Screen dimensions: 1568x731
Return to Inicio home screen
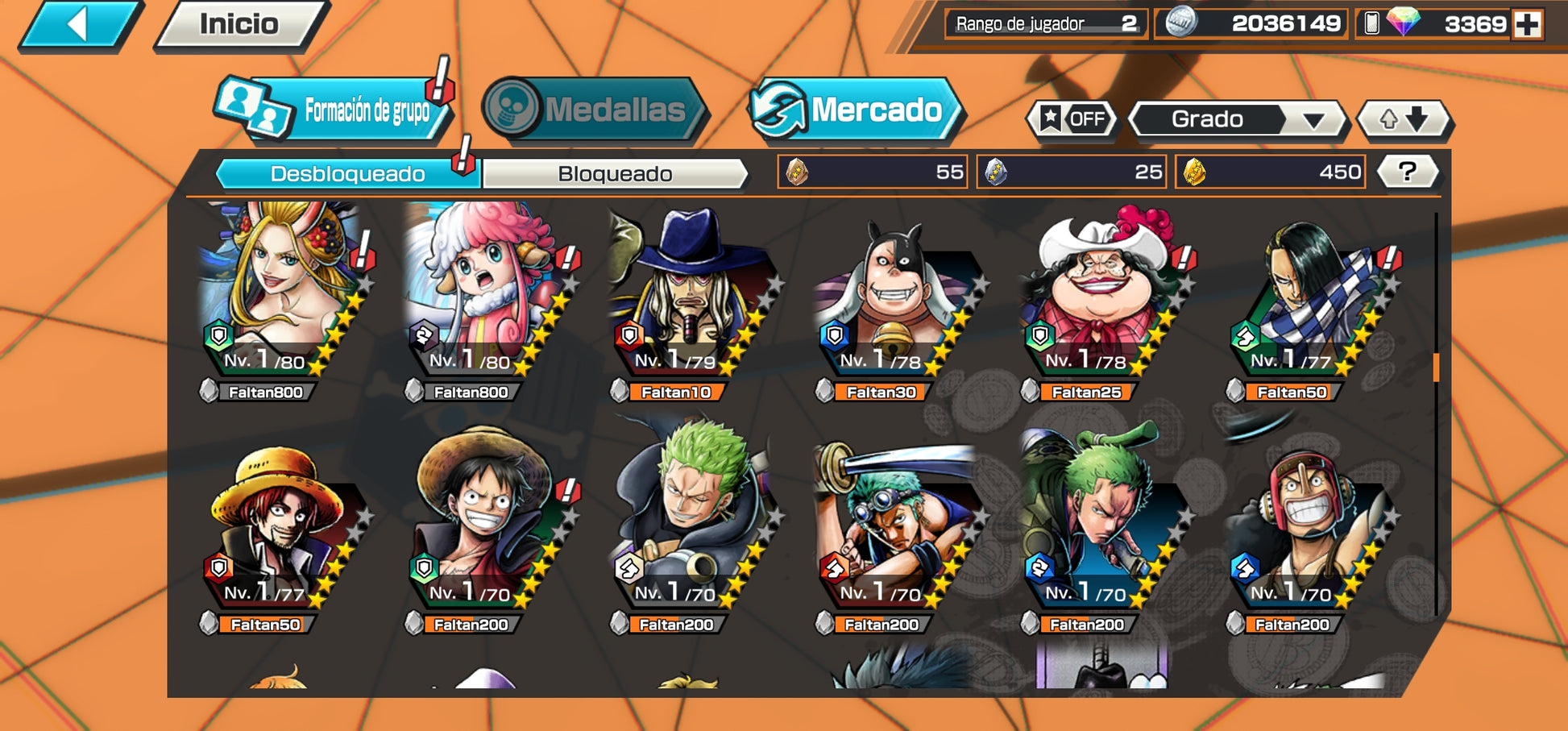point(239,24)
